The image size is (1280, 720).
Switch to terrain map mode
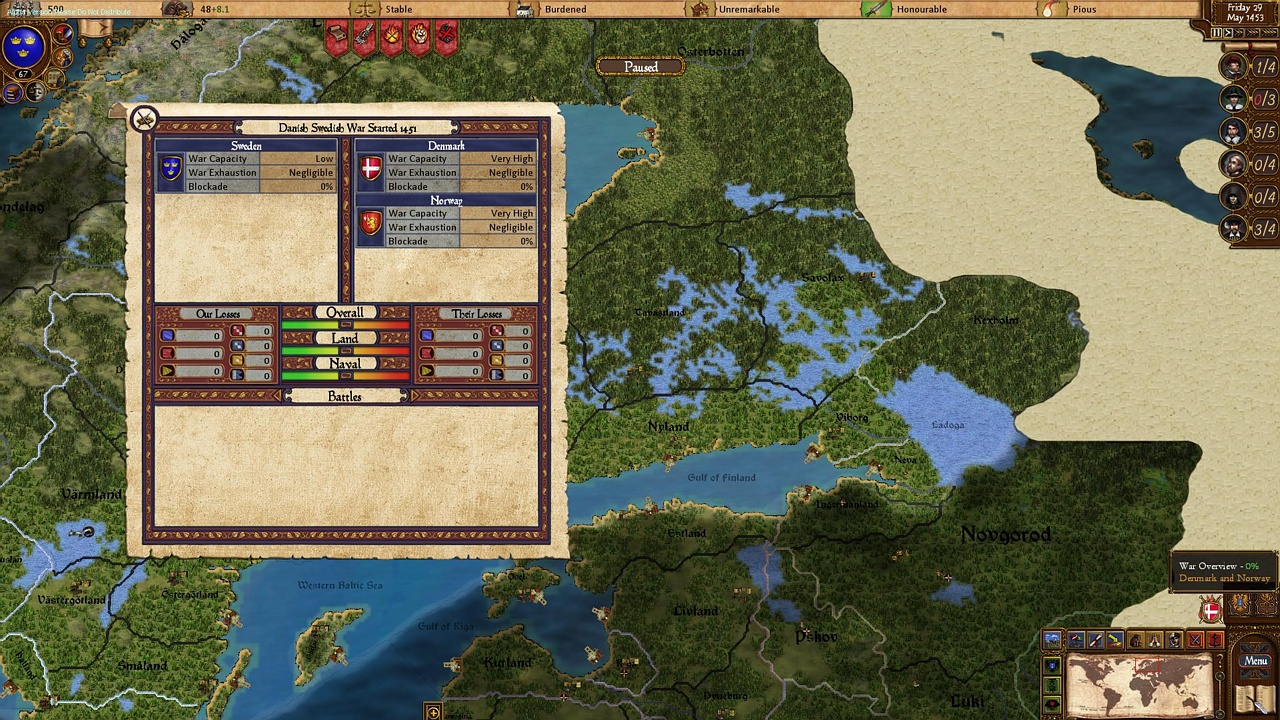1054,640
